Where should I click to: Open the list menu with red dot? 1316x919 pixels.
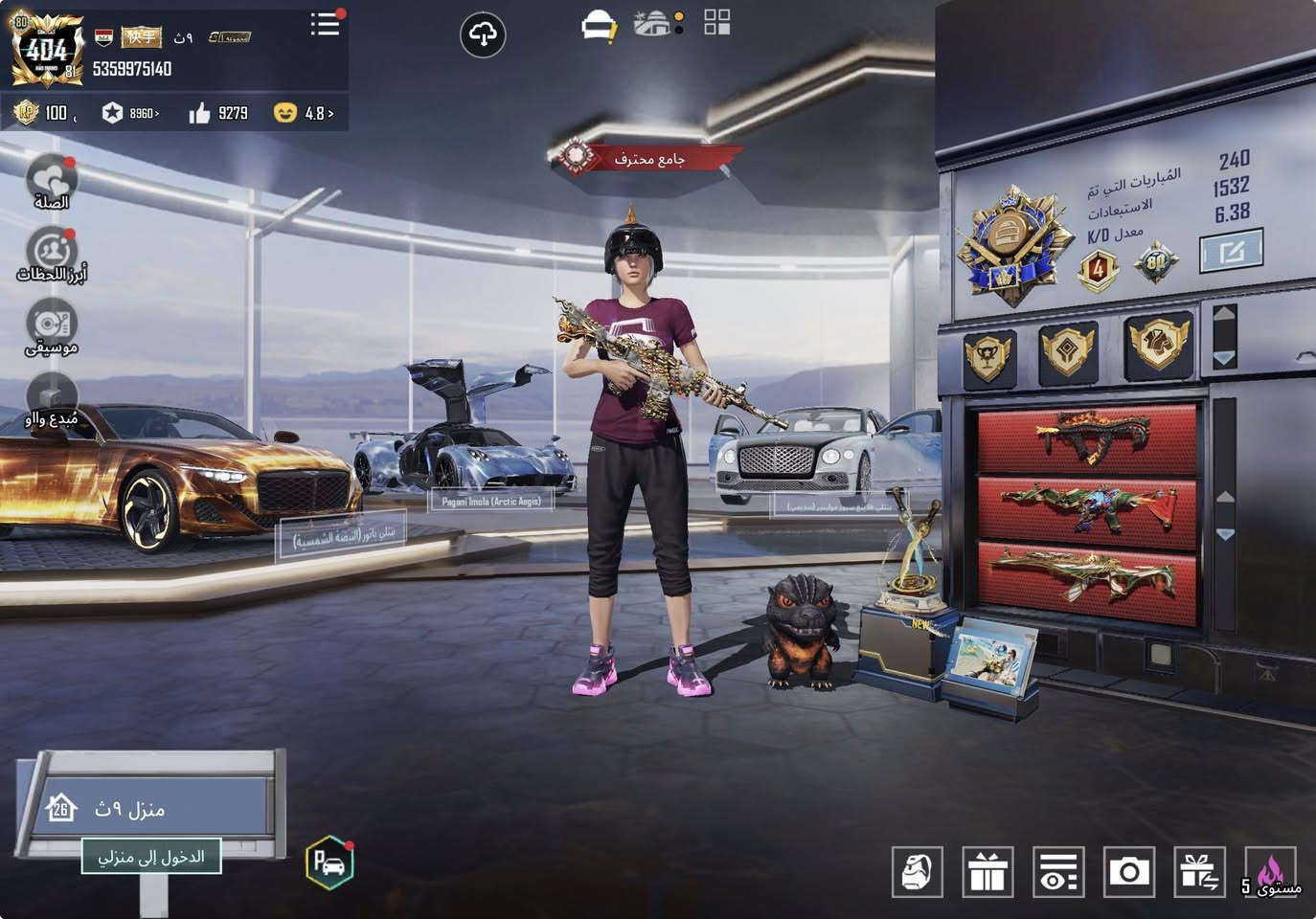[325, 24]
